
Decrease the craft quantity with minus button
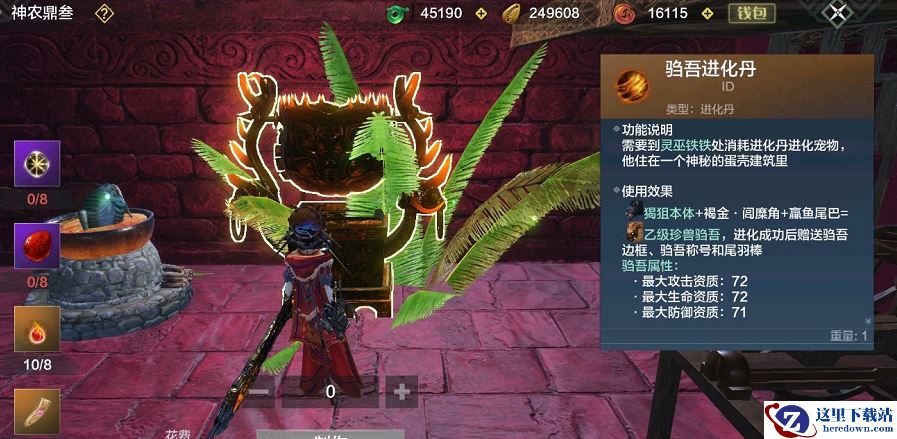coord(258,391)
